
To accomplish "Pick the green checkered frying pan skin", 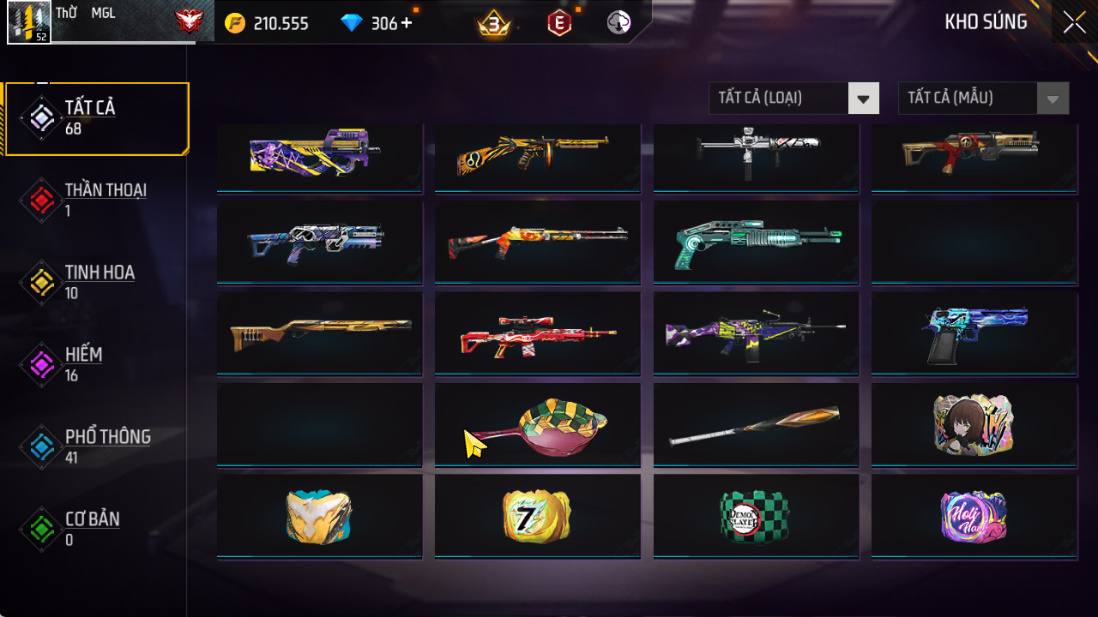I will pos(538,426).
